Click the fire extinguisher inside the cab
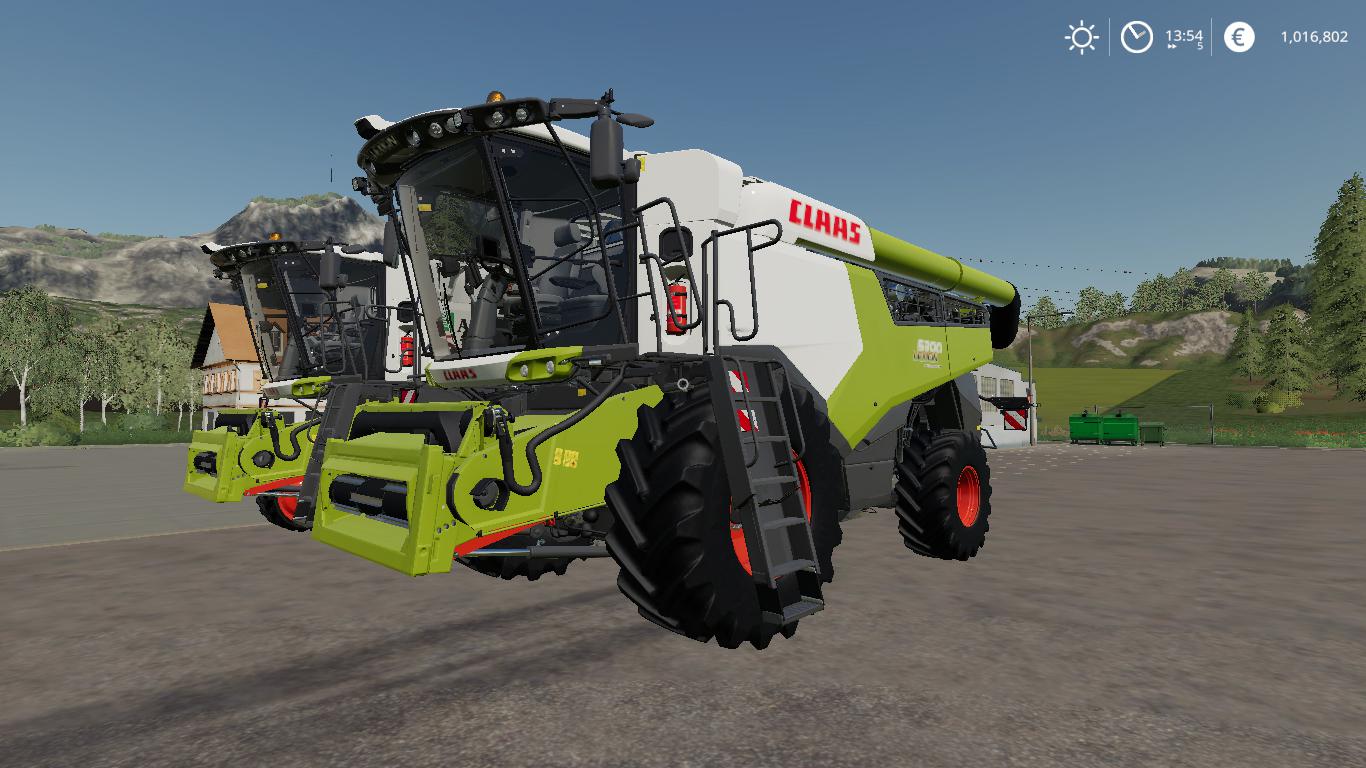The image size is (1366, 768). [x=678, y=308]
